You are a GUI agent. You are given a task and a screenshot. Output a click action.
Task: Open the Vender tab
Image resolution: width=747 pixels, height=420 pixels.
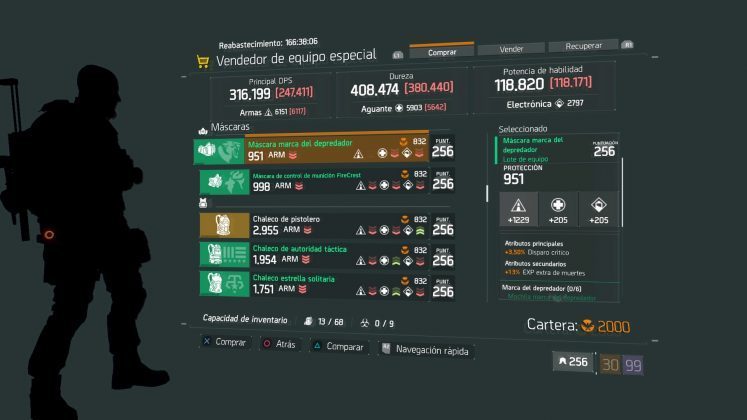[510, 48]
